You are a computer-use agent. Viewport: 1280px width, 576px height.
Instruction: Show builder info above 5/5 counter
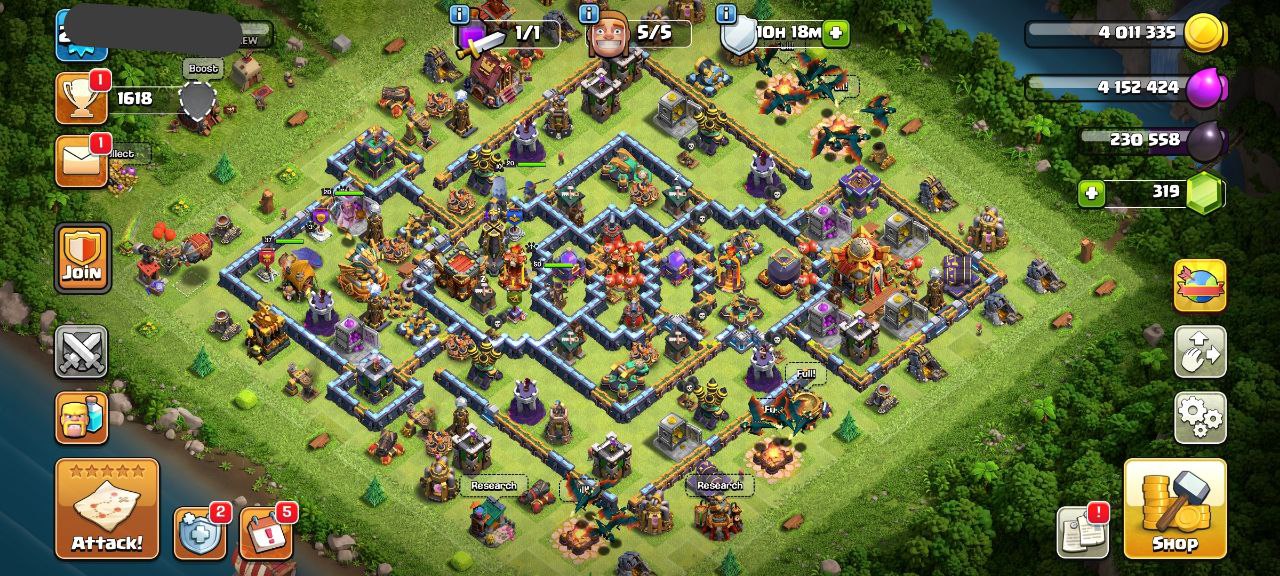589,14
